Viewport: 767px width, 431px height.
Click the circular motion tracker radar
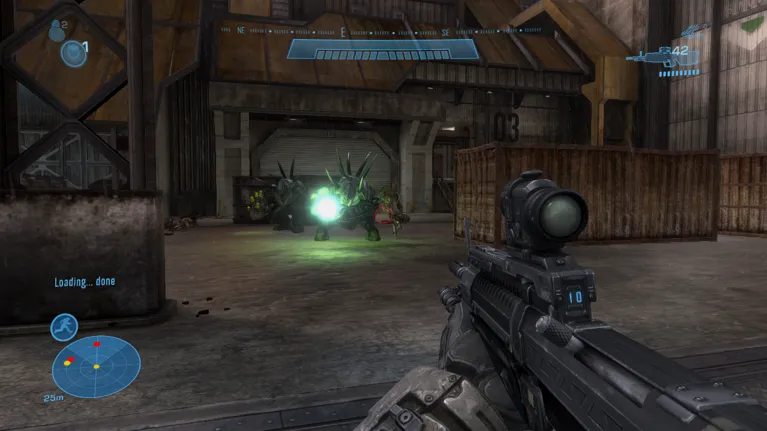click(x=96, y=366)
